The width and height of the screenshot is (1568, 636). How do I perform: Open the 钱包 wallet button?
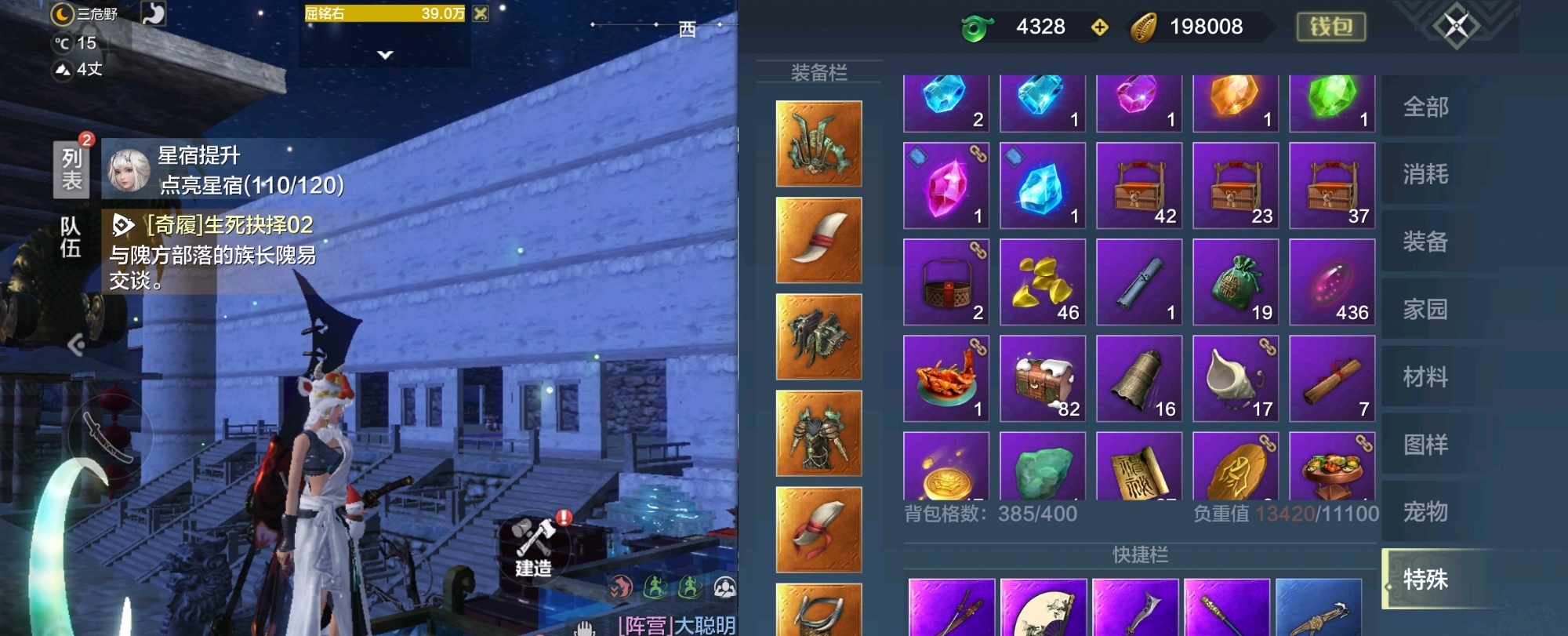[1330, 27]
